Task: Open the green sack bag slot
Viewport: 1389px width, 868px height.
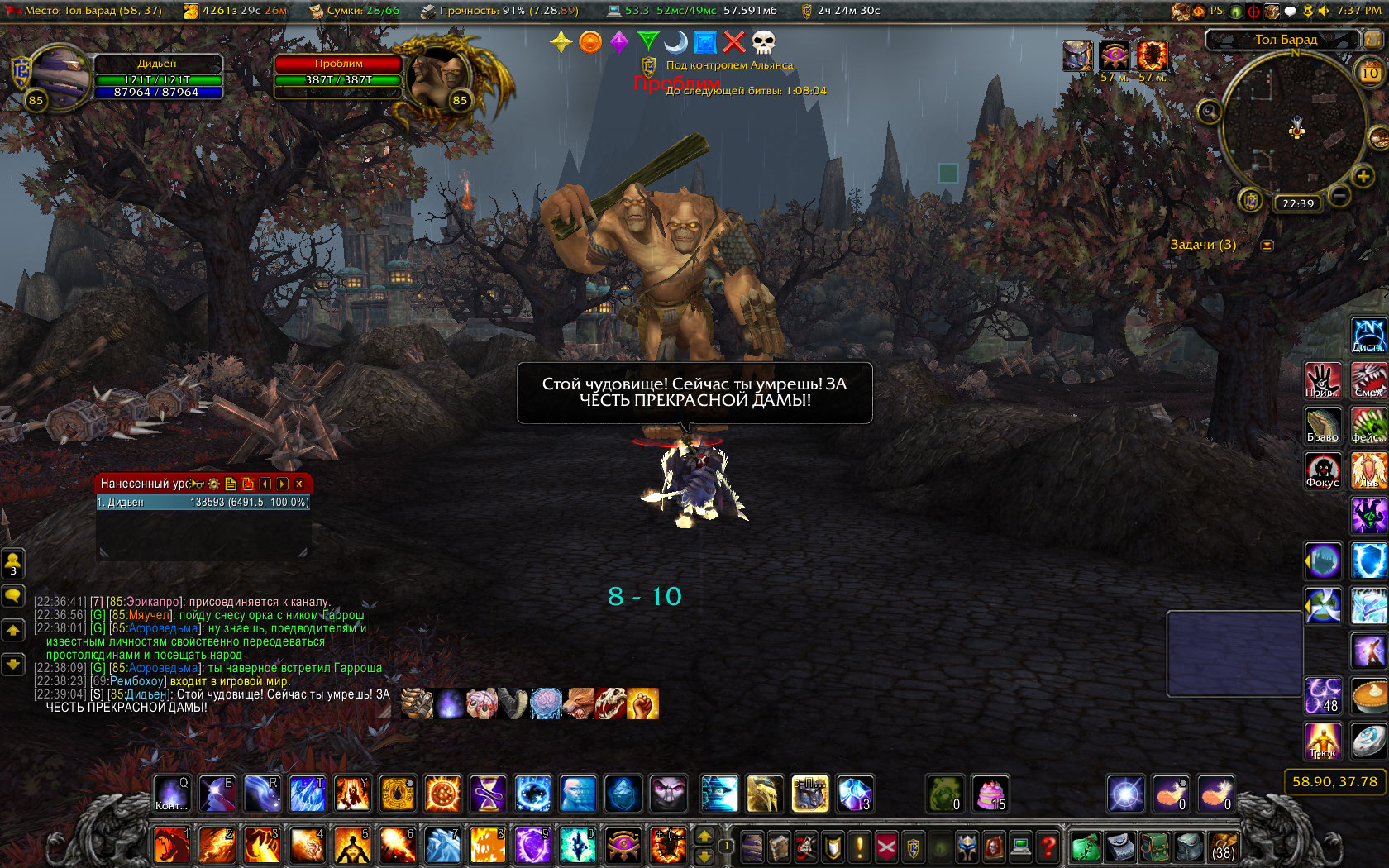Action: point(1086,847)
